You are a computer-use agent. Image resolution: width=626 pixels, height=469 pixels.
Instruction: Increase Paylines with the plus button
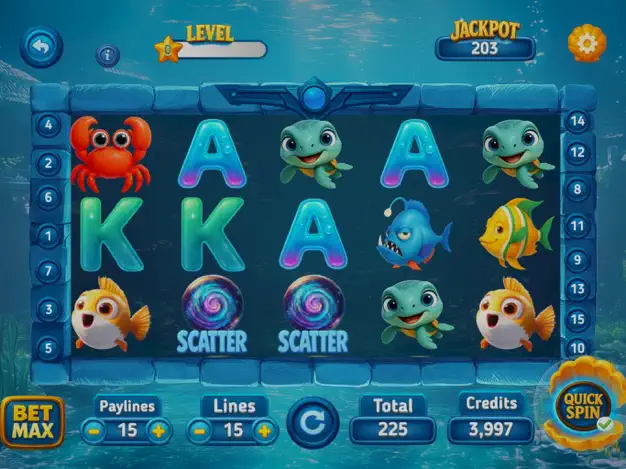(158, 432)
